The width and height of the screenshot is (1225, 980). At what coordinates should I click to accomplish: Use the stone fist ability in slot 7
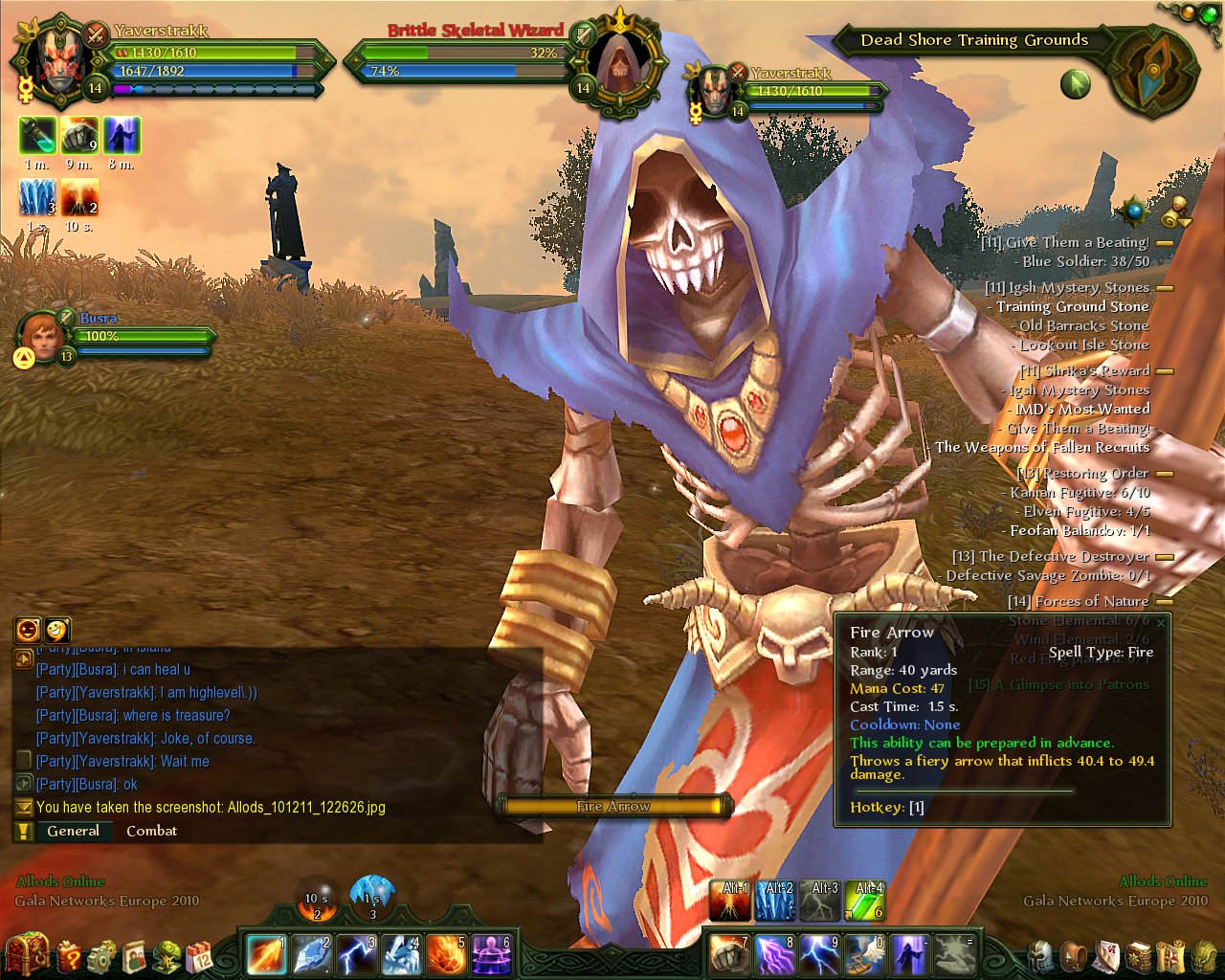pos(731,954)
